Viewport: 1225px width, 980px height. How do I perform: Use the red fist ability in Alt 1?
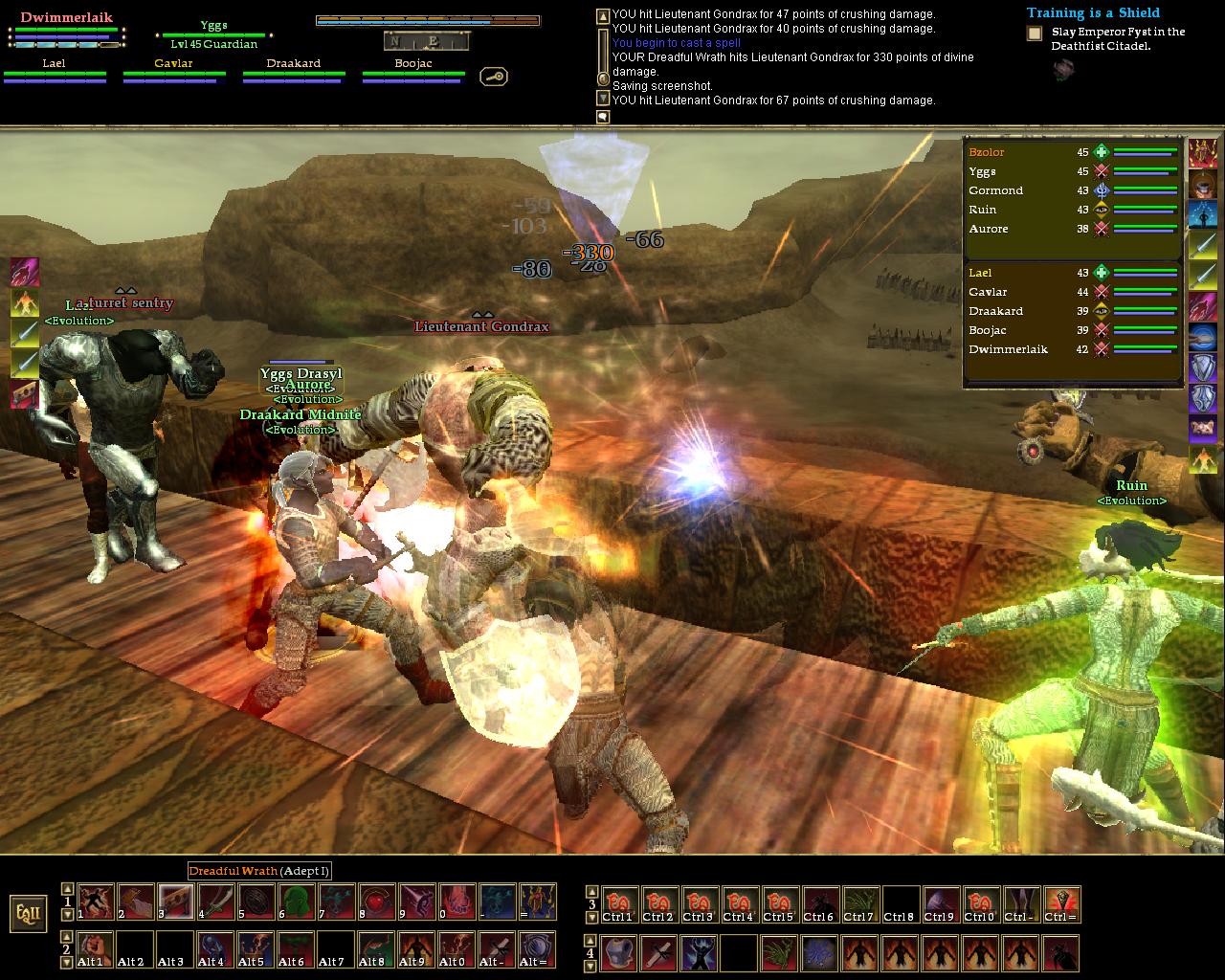click(x=95, y=949)
